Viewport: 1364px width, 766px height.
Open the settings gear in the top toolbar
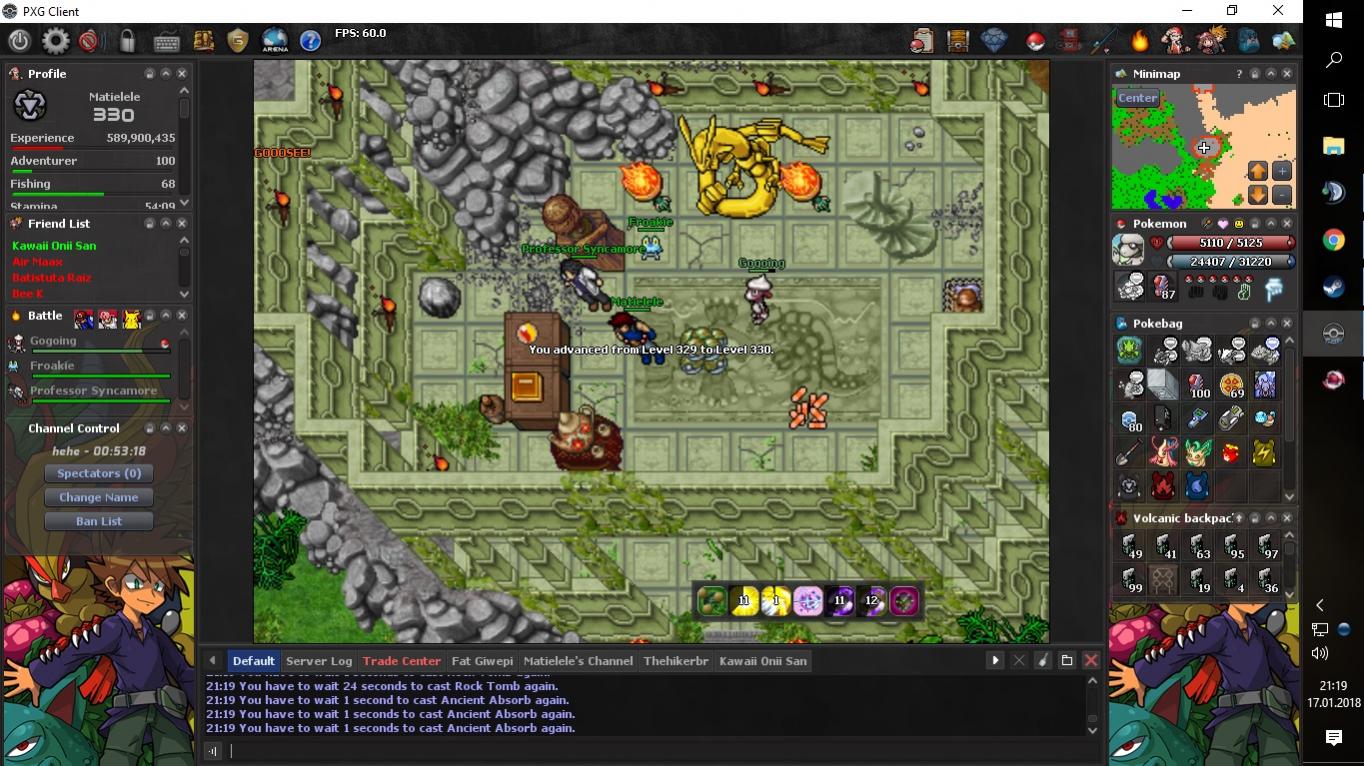55,41
